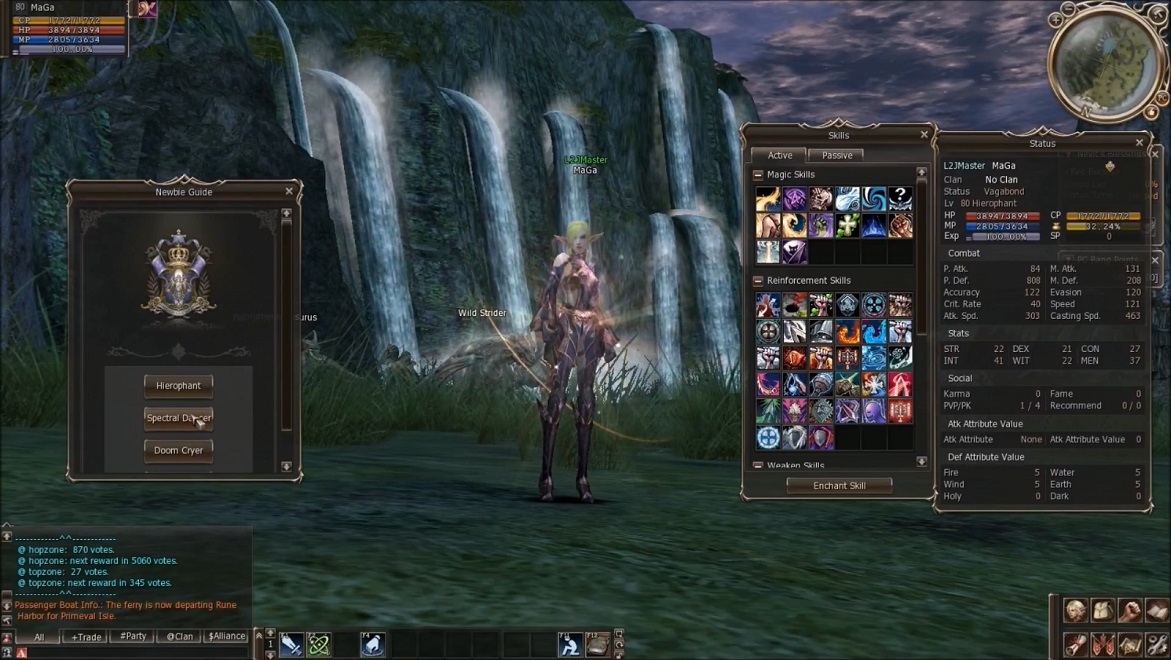Screen dimensions: 1171x660
Task: Select the Spectral Dancer class button
Action: (x=178, y=418)
